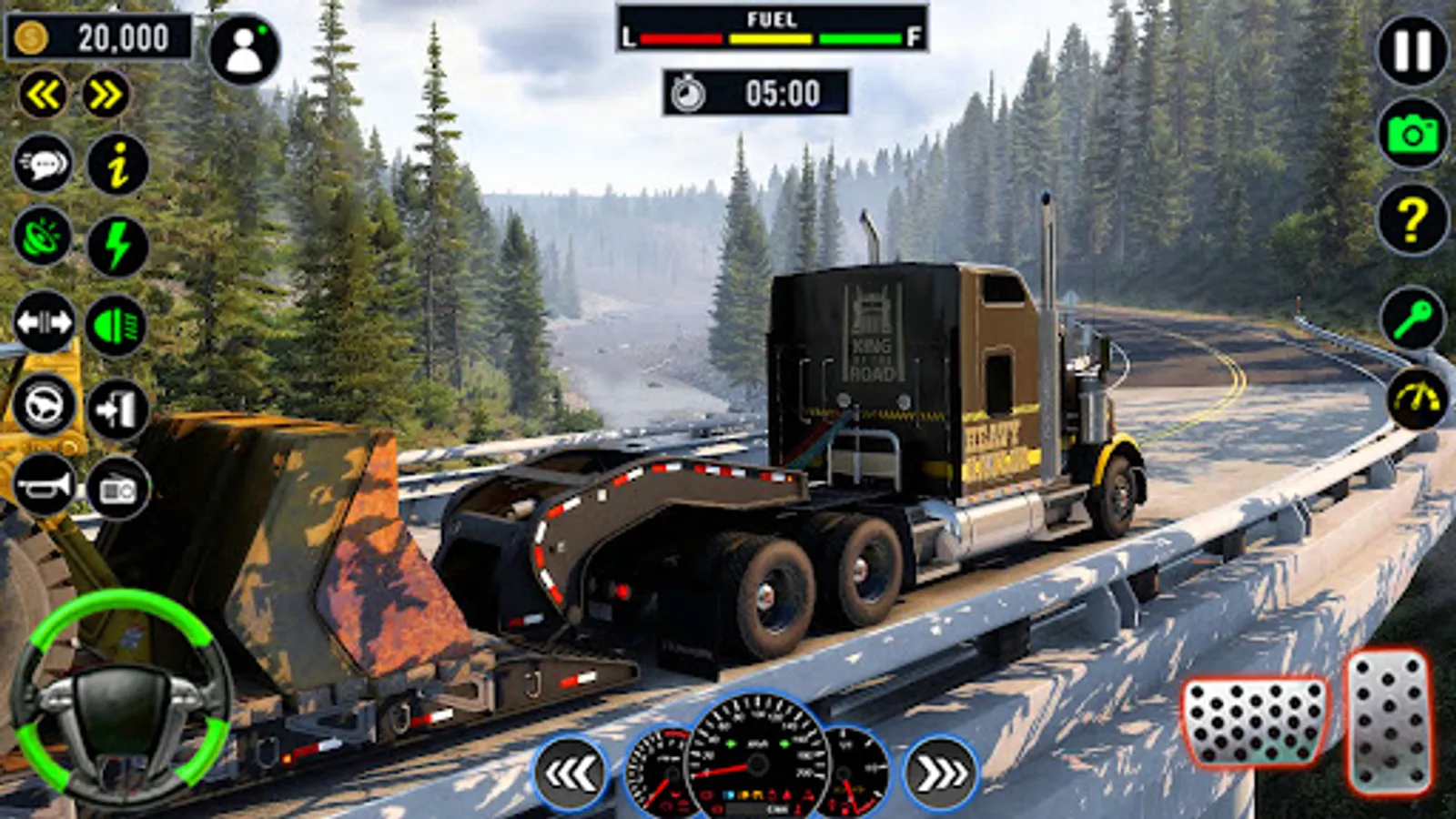Viewport: 1456px width, 819px height.
Task: Activate the green lightning bolt button
Action: point(117,246)
